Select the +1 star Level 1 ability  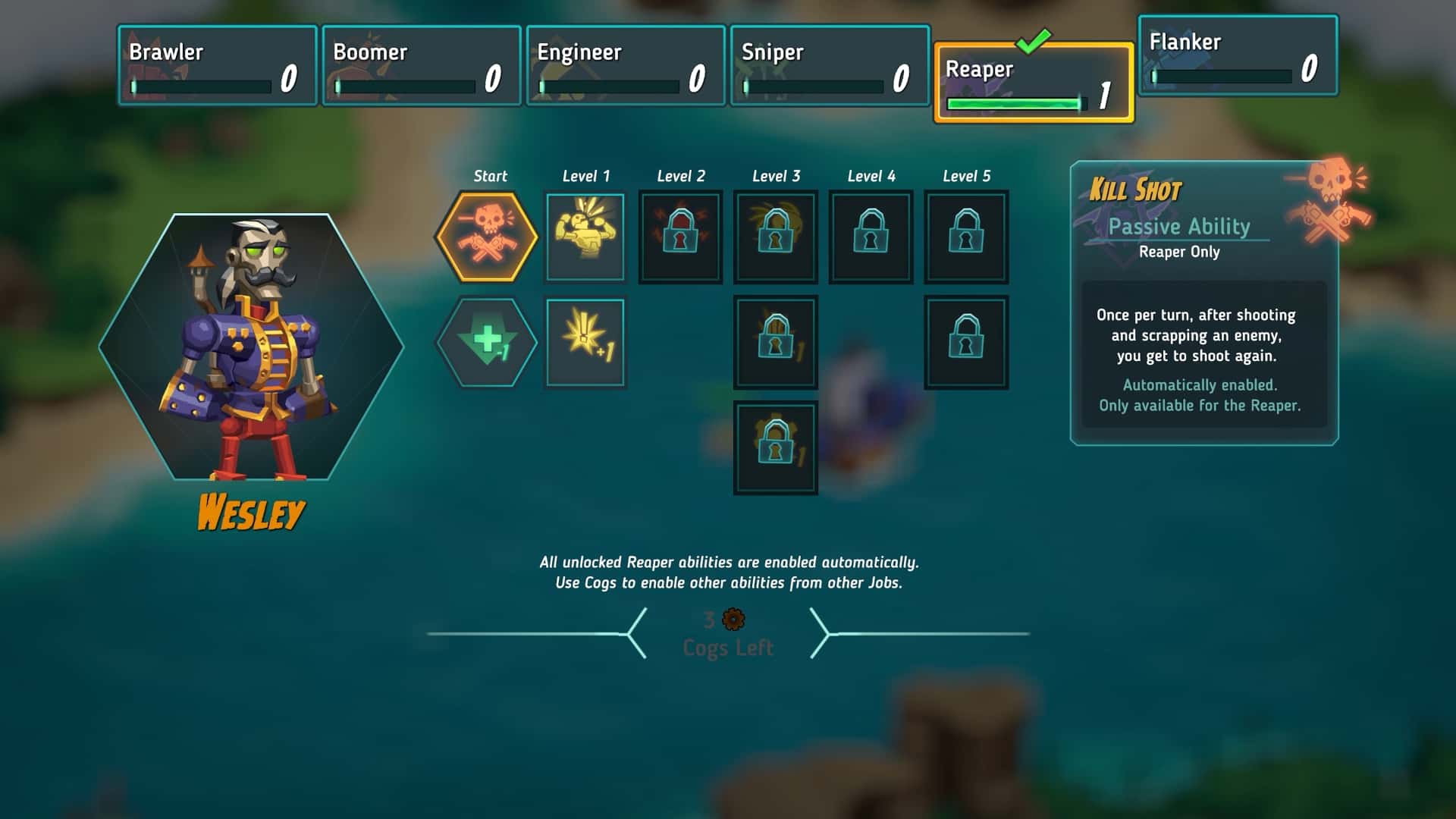pyautogui.click(x=585, y=342)
